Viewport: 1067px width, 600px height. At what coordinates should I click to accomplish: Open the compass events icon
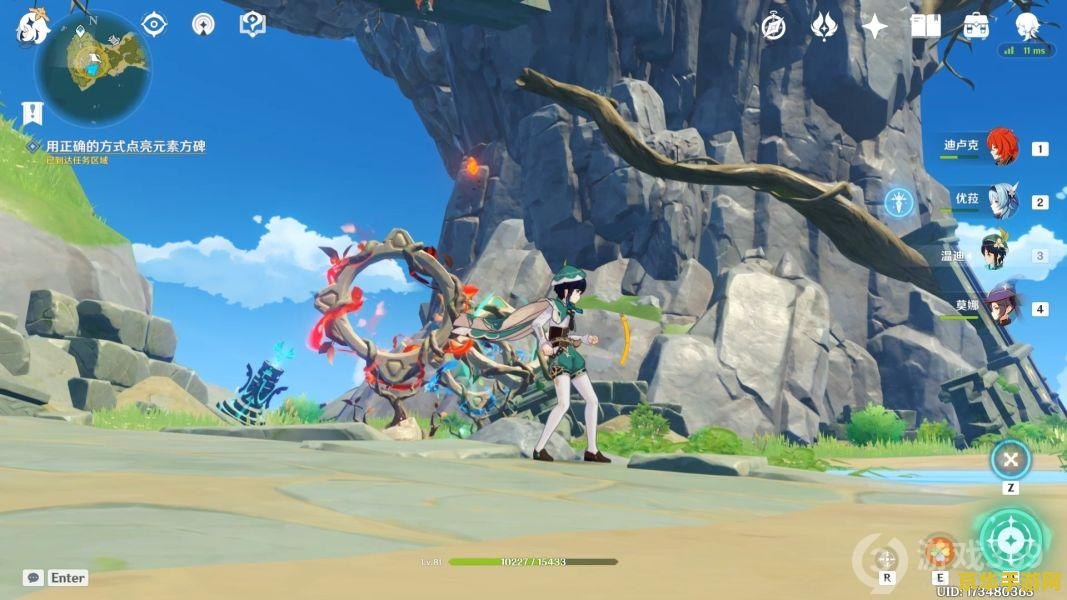click(773, 27)
